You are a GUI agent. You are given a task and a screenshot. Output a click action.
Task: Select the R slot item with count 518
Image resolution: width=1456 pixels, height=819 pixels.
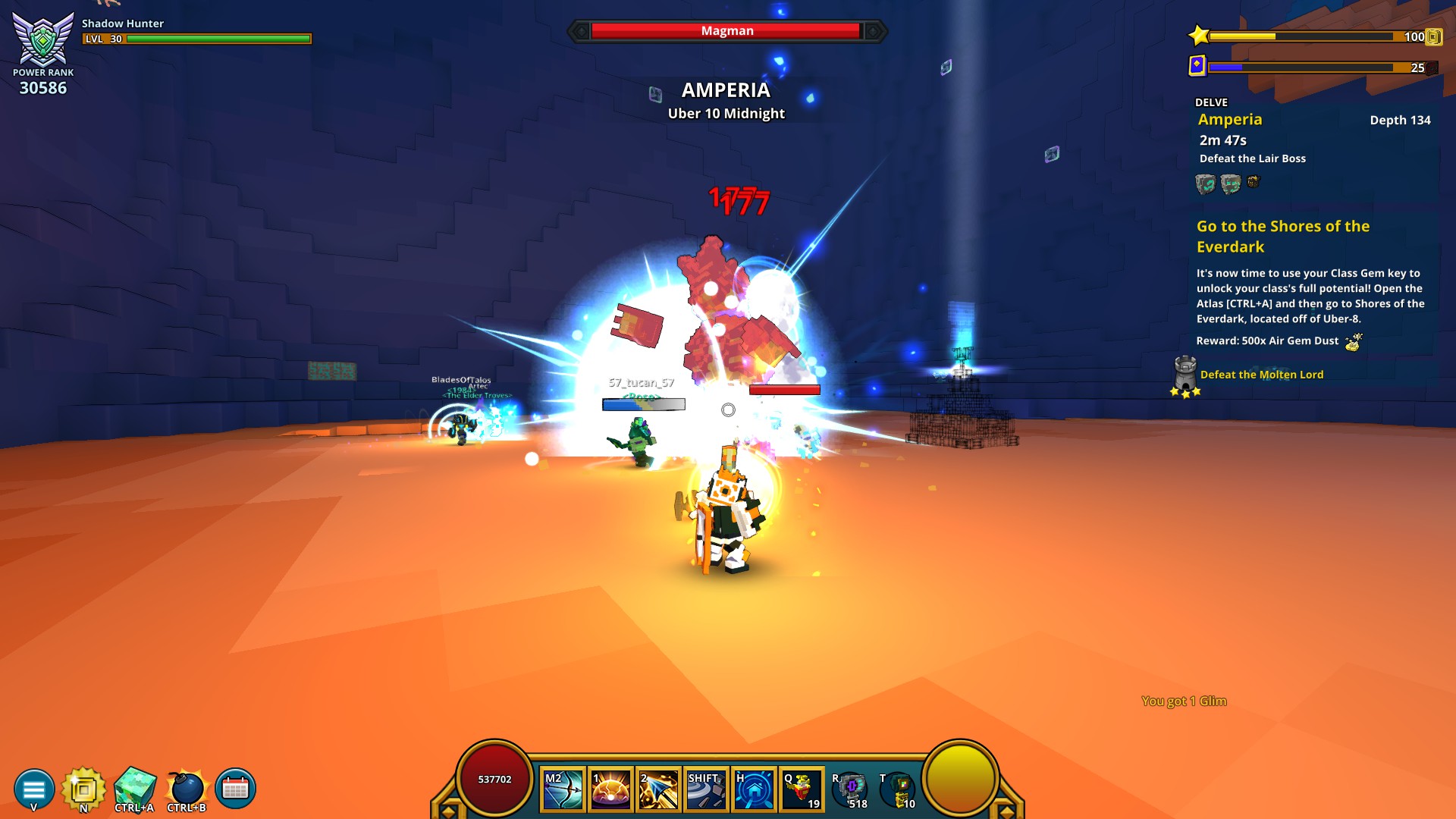pos(850,790)
